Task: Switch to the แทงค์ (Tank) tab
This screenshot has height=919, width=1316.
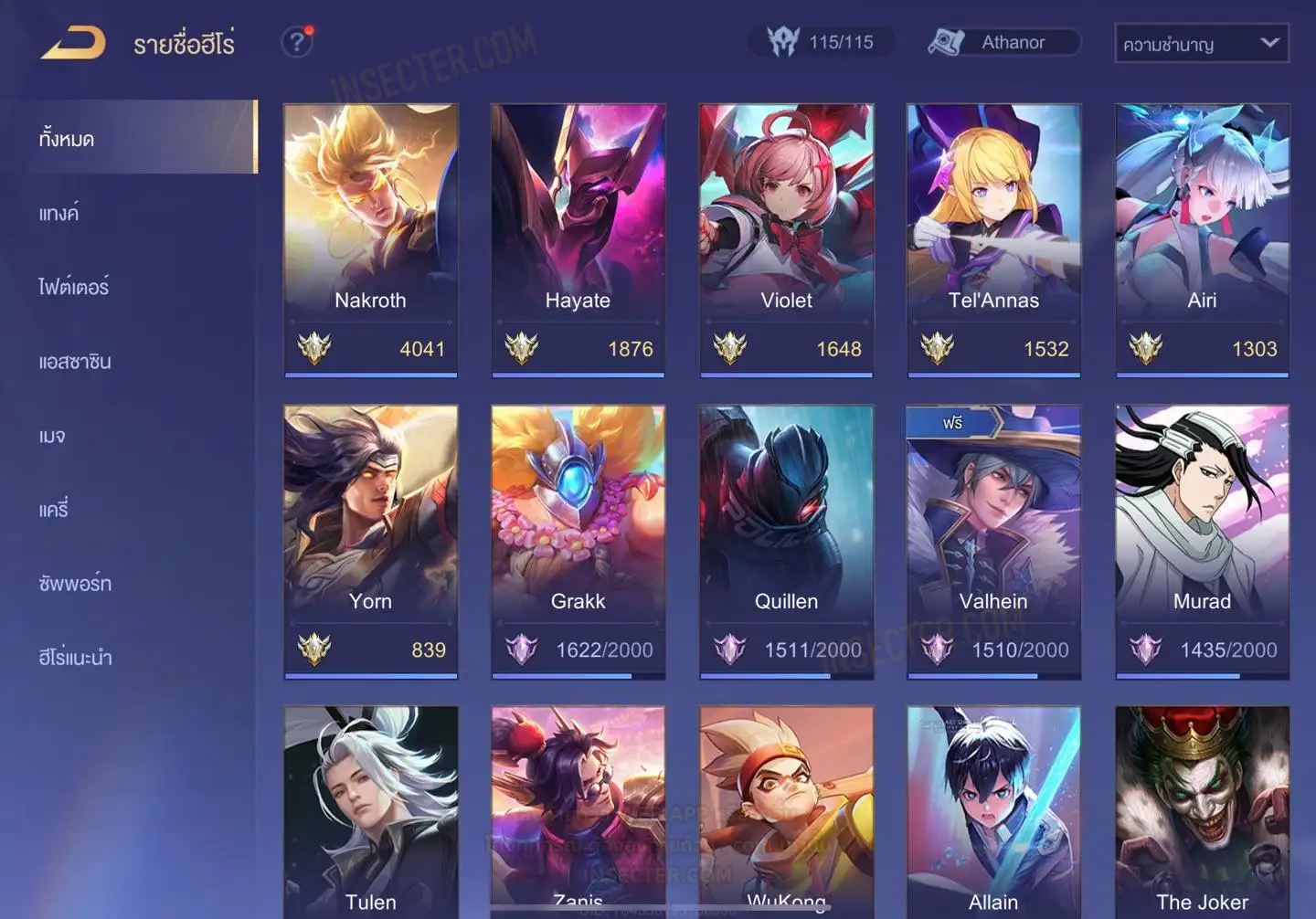Action: coord(58,213)
